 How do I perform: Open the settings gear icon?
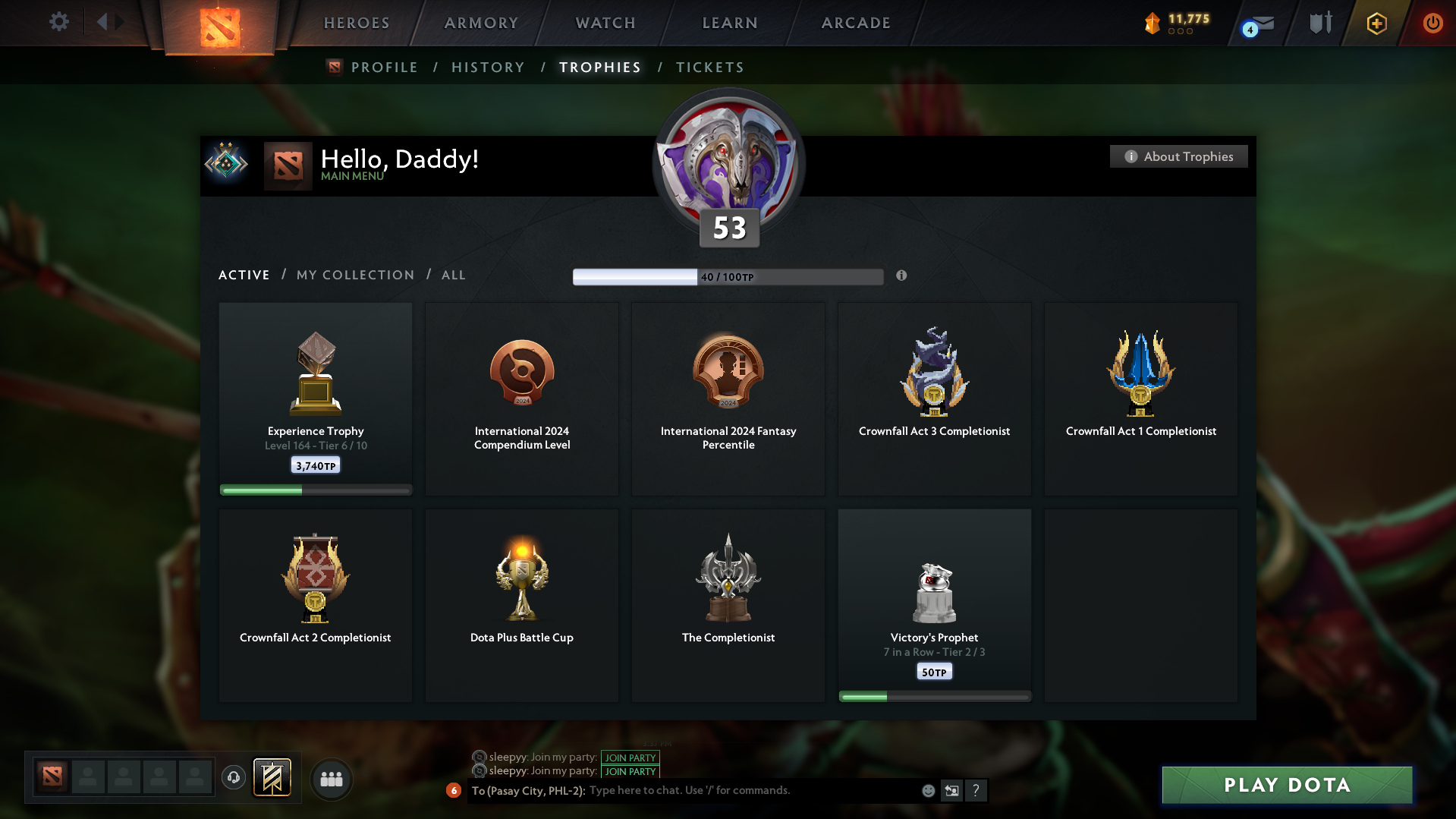59,22
